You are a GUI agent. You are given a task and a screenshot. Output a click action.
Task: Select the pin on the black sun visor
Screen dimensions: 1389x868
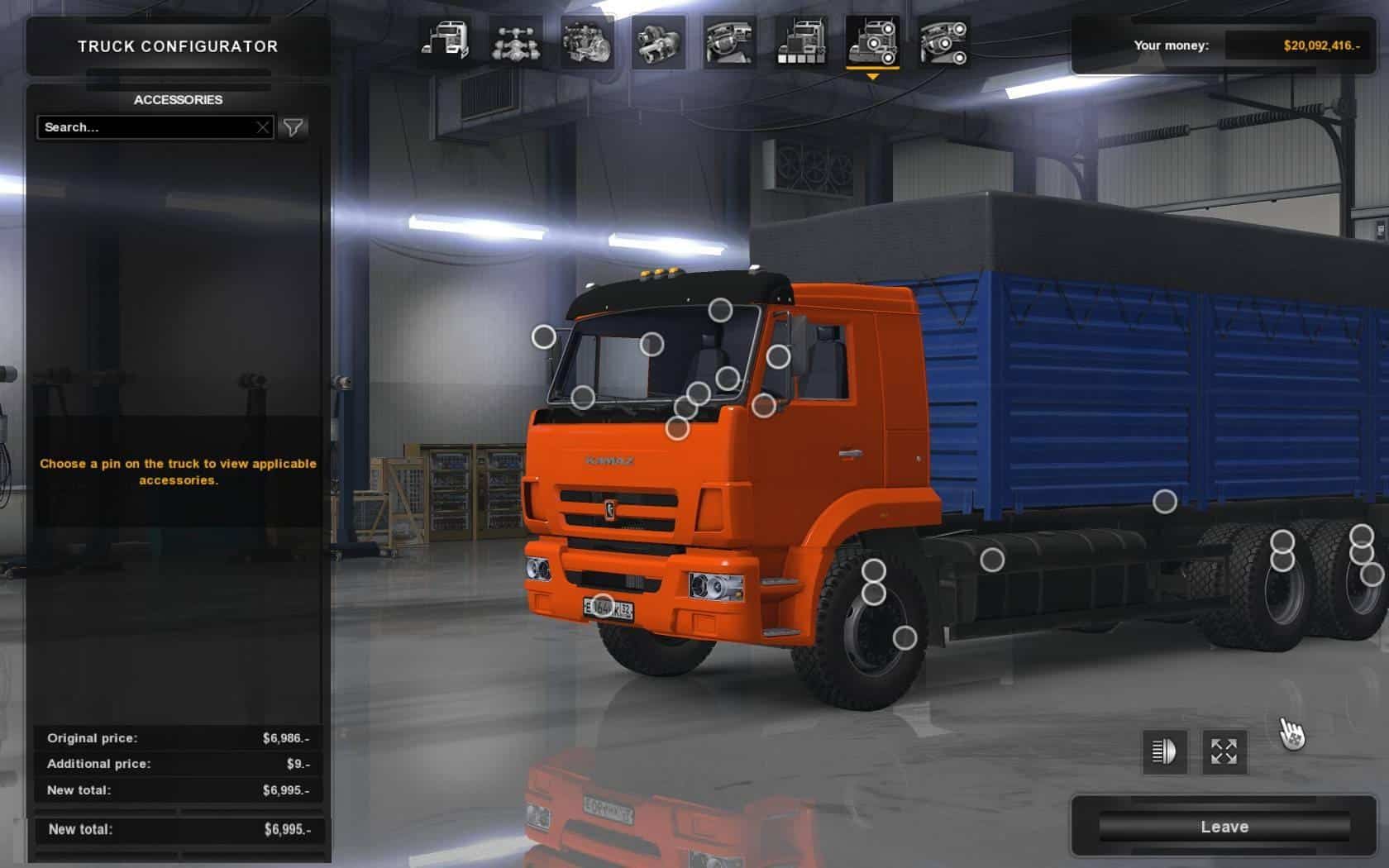click(720, 310)
